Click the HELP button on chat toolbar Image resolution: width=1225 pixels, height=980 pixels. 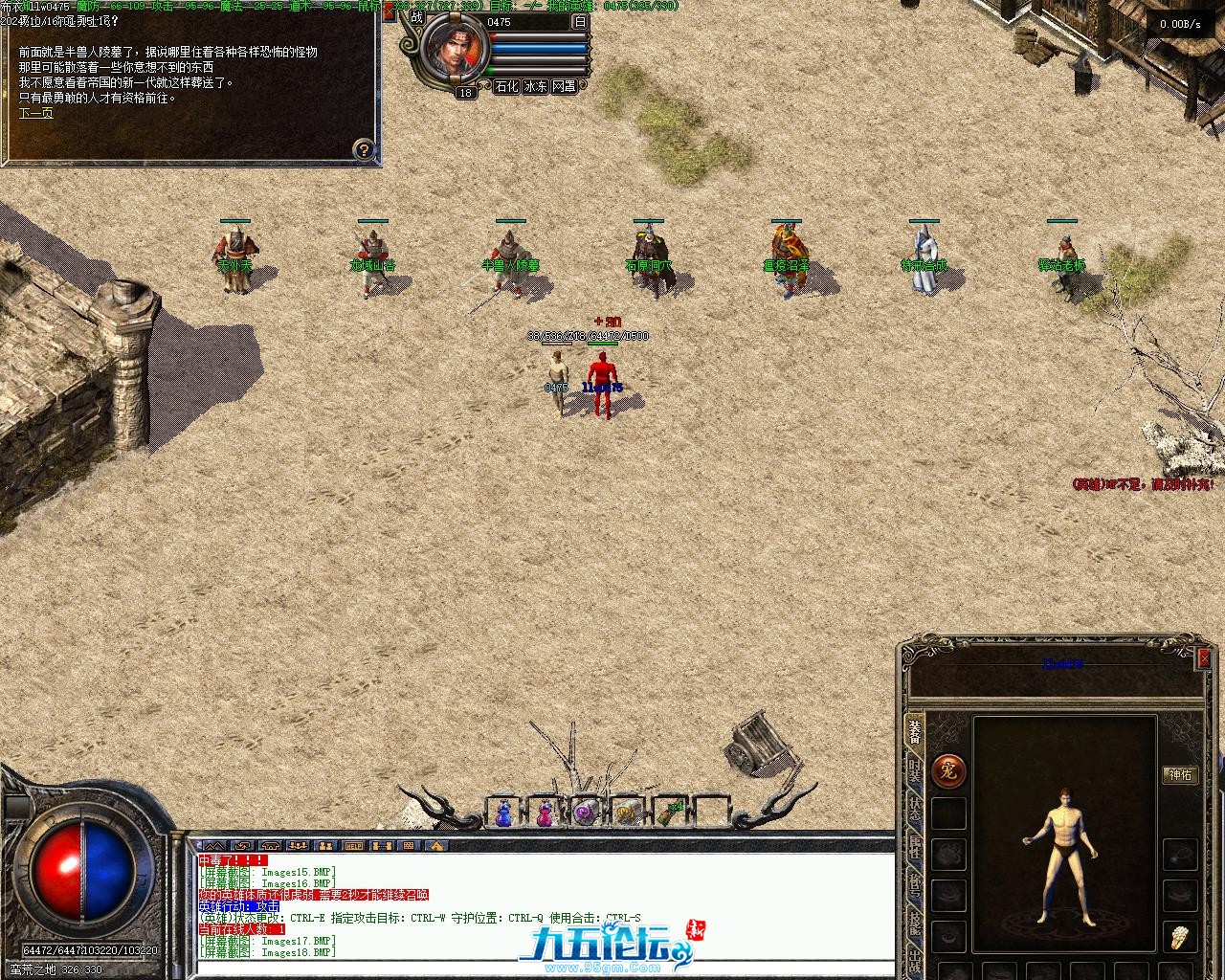point(354,846)
